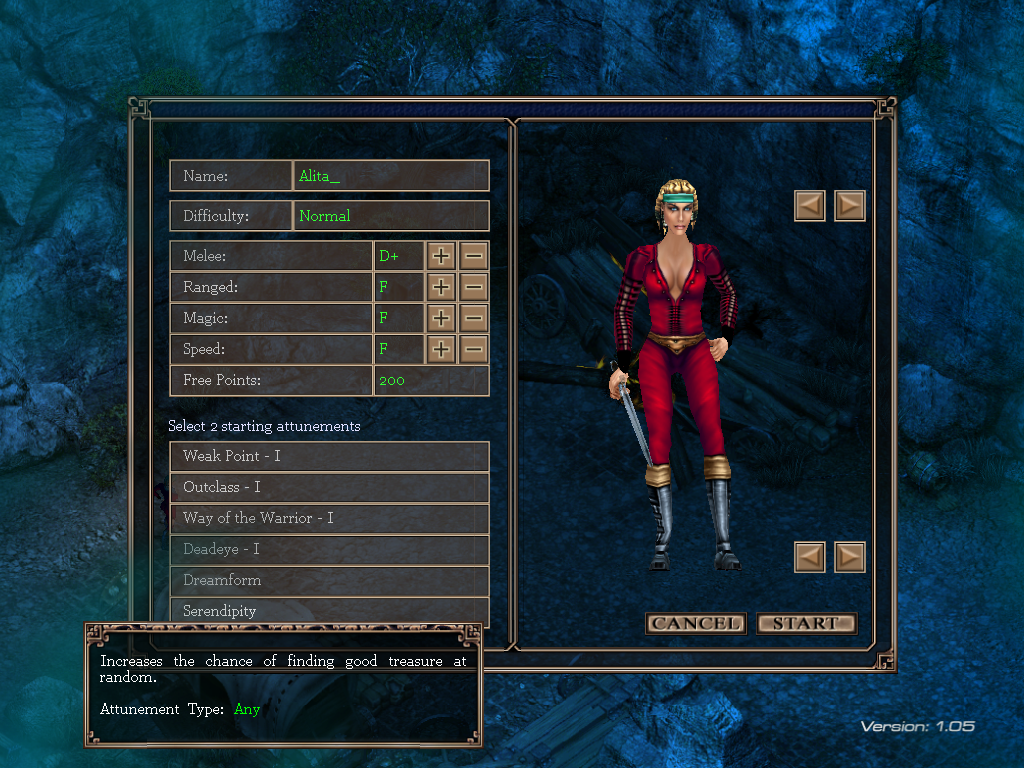Choose the Dreamform attunement
This screenshot has height=768, width=1024.
pyautogui.click(x=329, y=580)
